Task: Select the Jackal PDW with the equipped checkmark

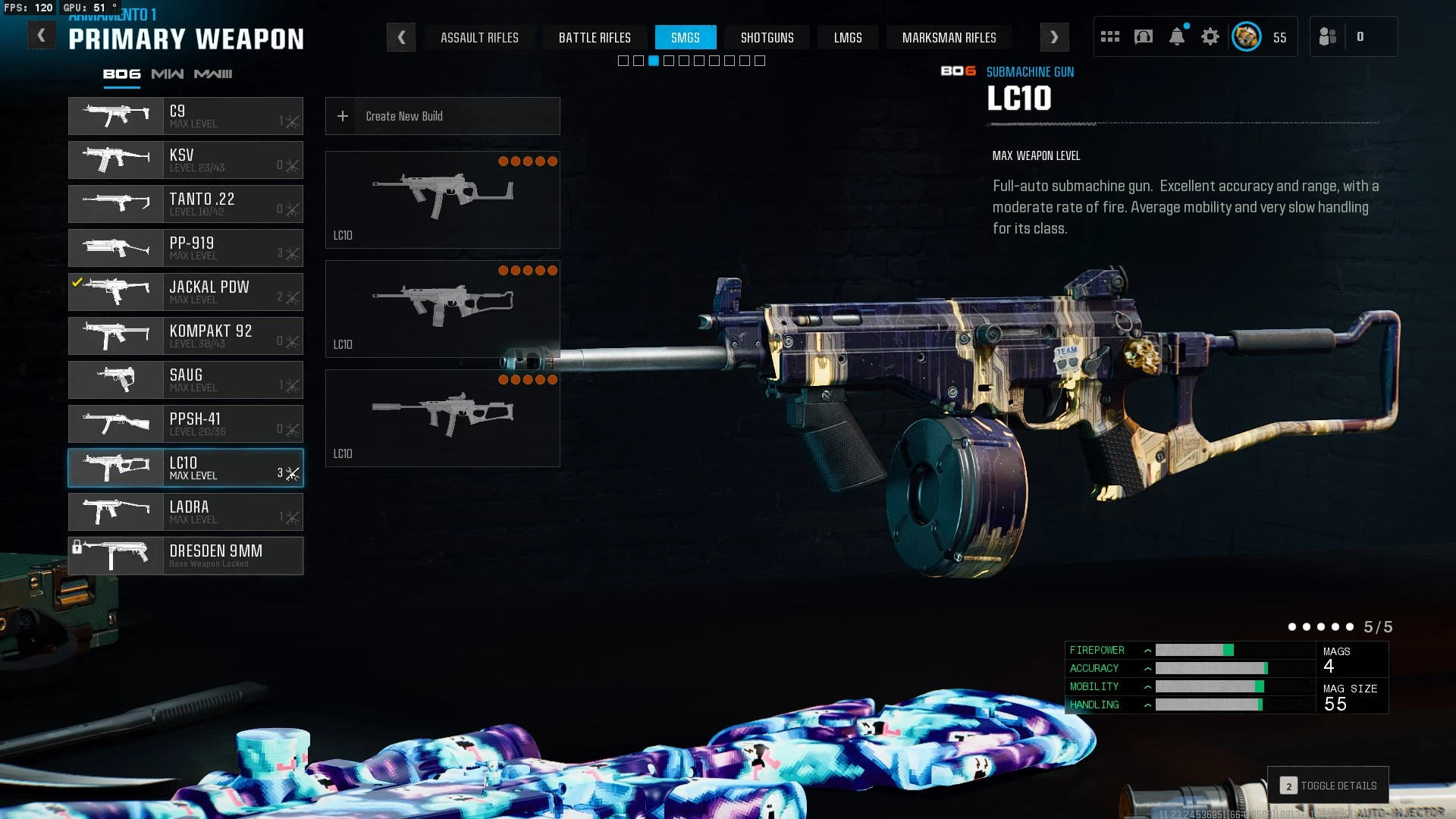Action: [x=186, y=292]
